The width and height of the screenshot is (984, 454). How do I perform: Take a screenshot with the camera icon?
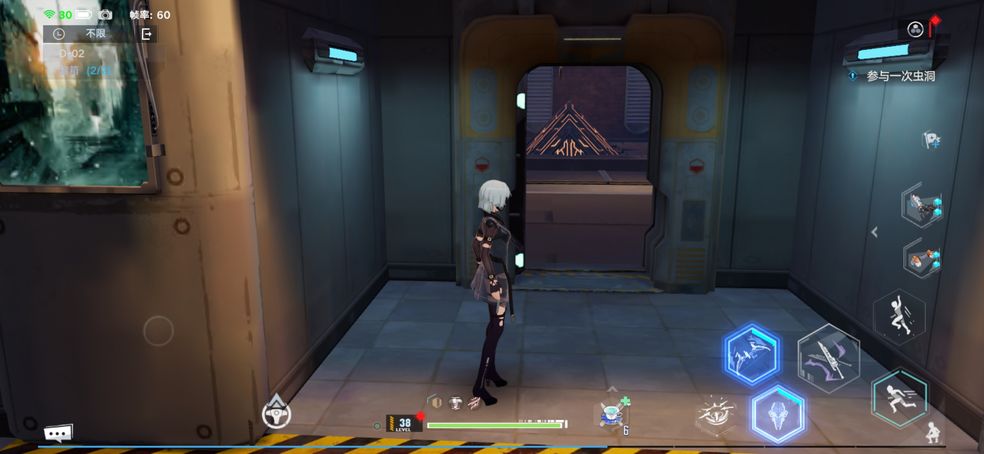coord(105,15)
